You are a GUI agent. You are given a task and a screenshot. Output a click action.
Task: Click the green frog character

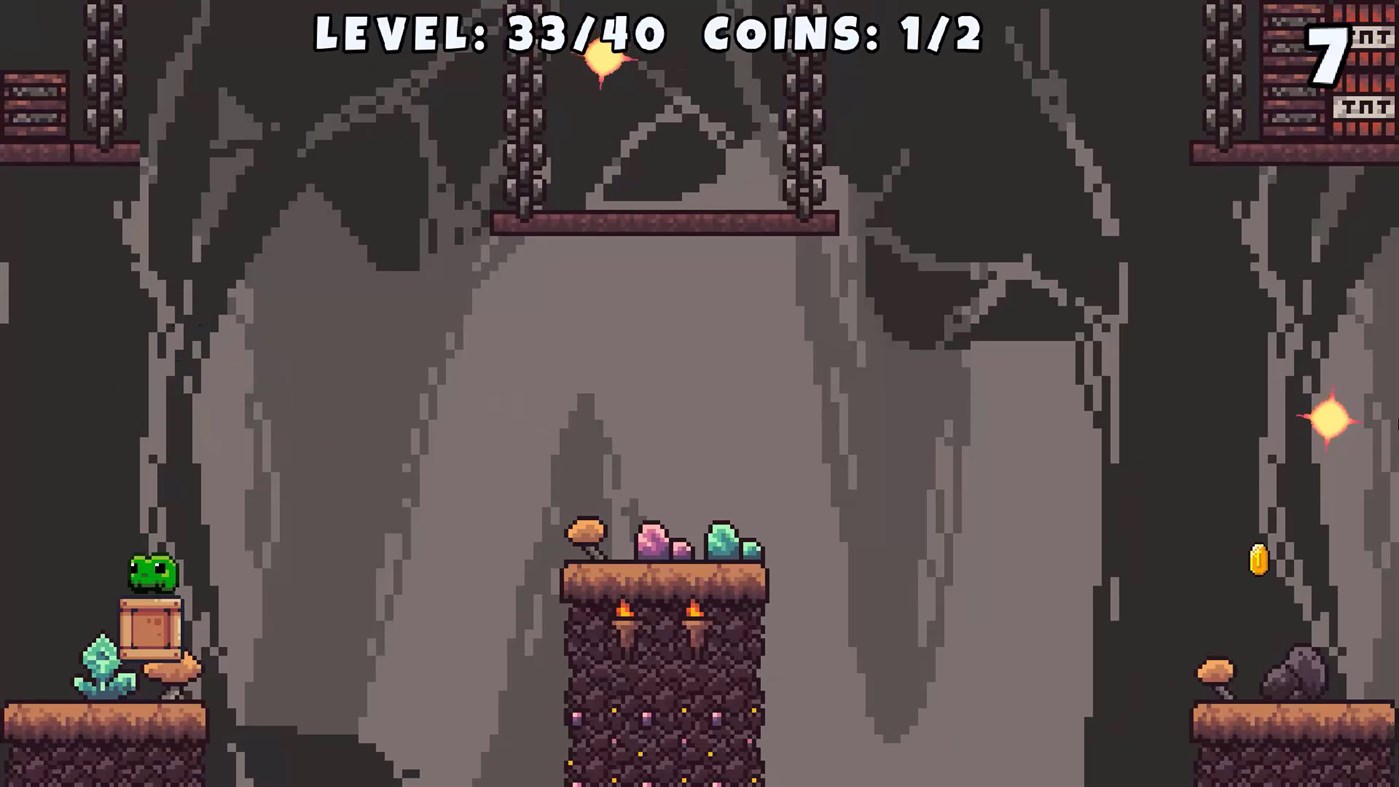pos(152,572)
